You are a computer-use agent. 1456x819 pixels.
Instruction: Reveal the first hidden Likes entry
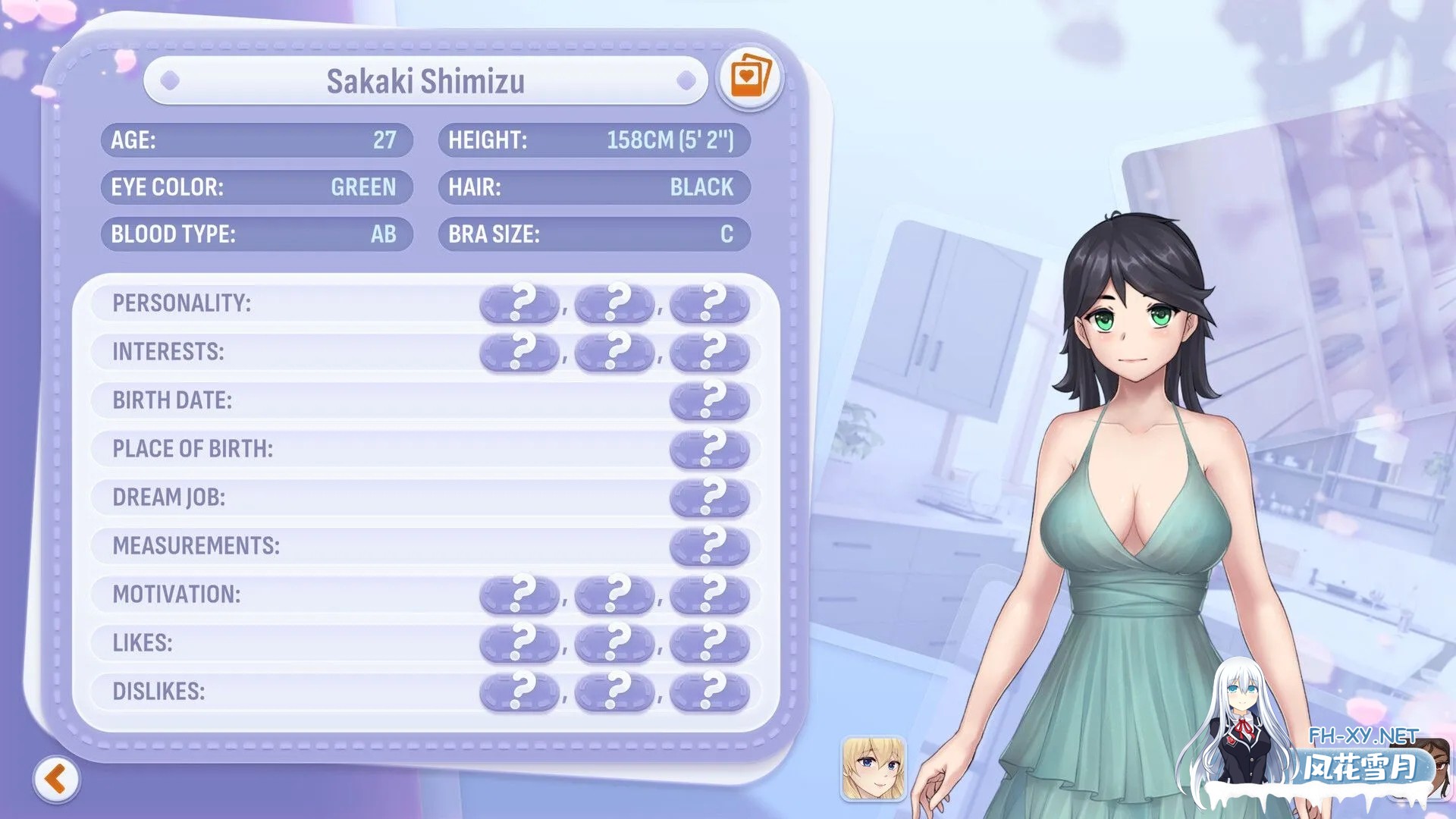520,643
